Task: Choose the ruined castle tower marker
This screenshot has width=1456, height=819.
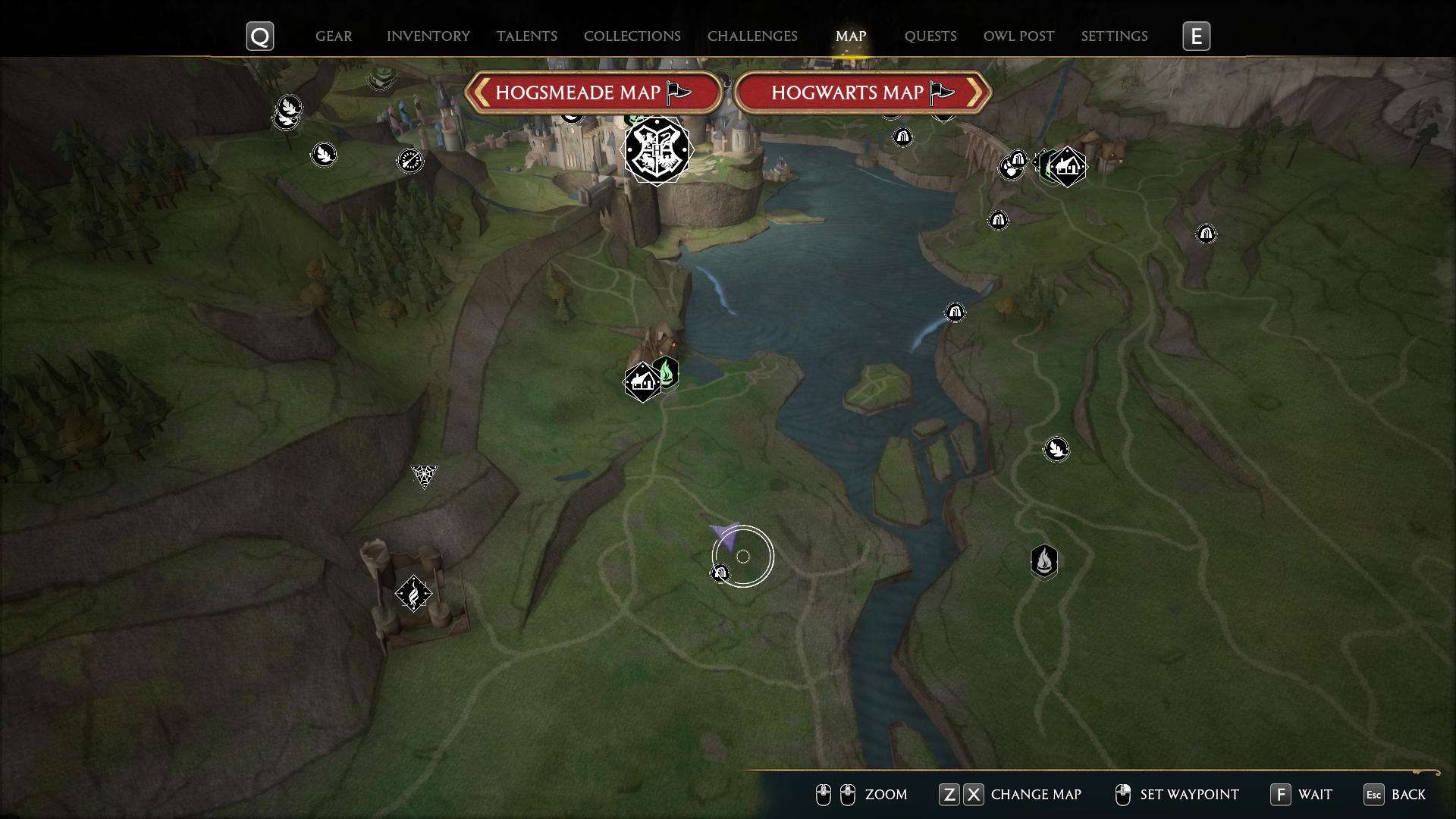Action: click(x=413, y=593)
